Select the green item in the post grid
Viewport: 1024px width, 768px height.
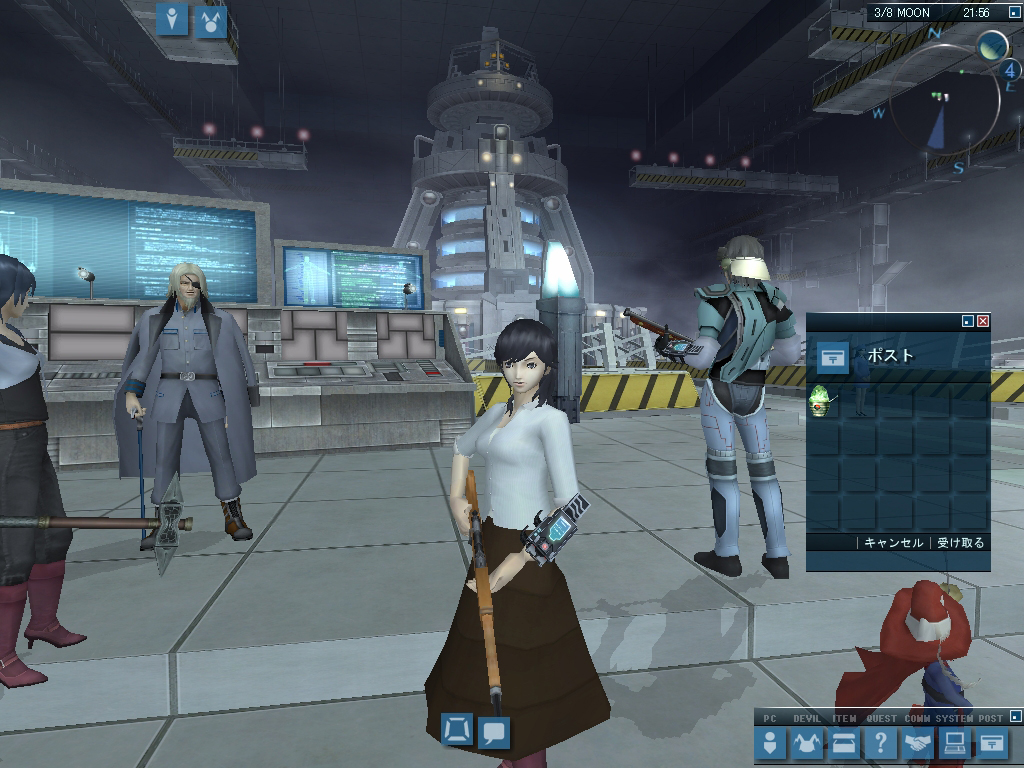(820, 401)
